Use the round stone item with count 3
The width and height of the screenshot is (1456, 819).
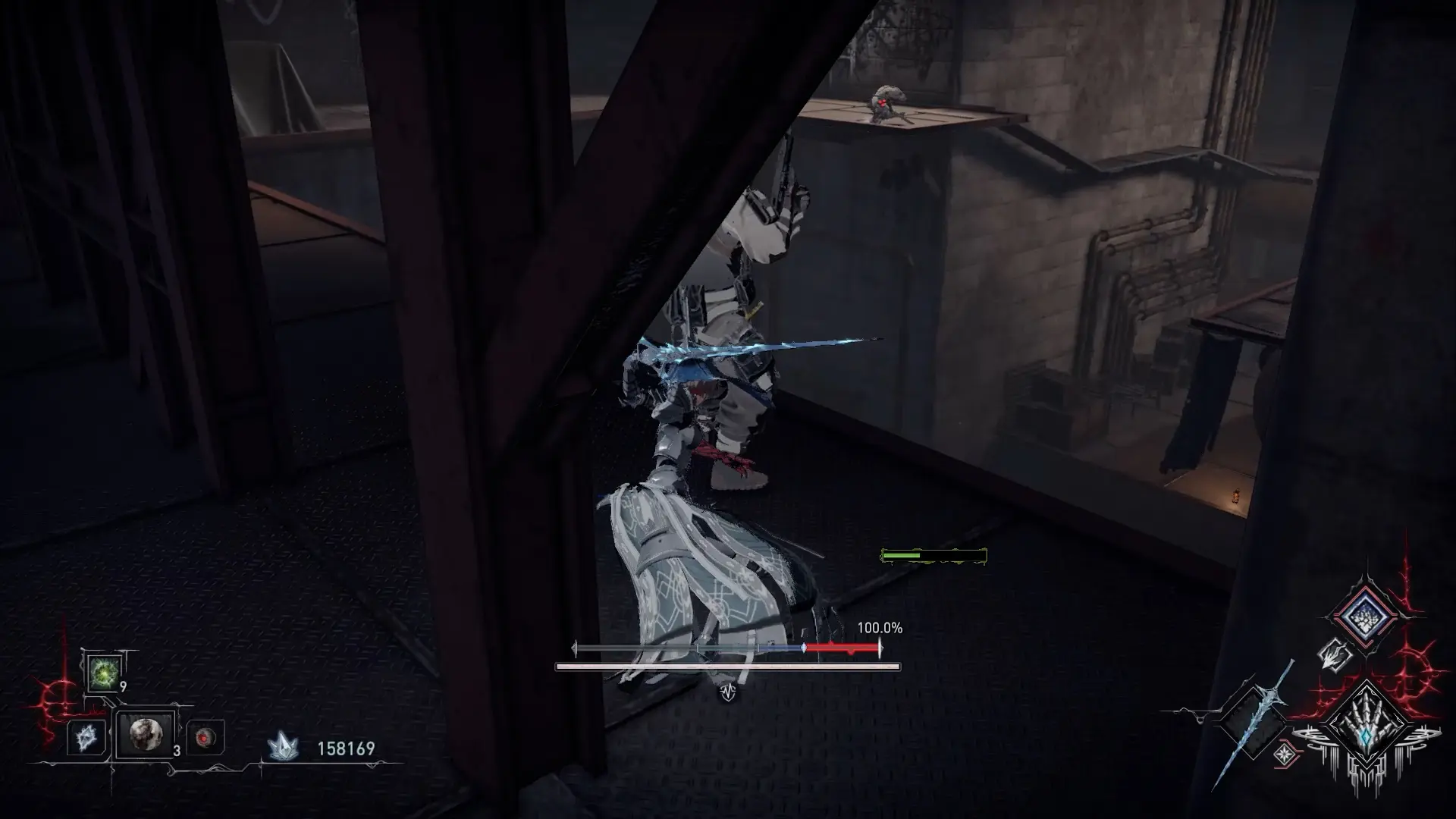click(144, 734)
